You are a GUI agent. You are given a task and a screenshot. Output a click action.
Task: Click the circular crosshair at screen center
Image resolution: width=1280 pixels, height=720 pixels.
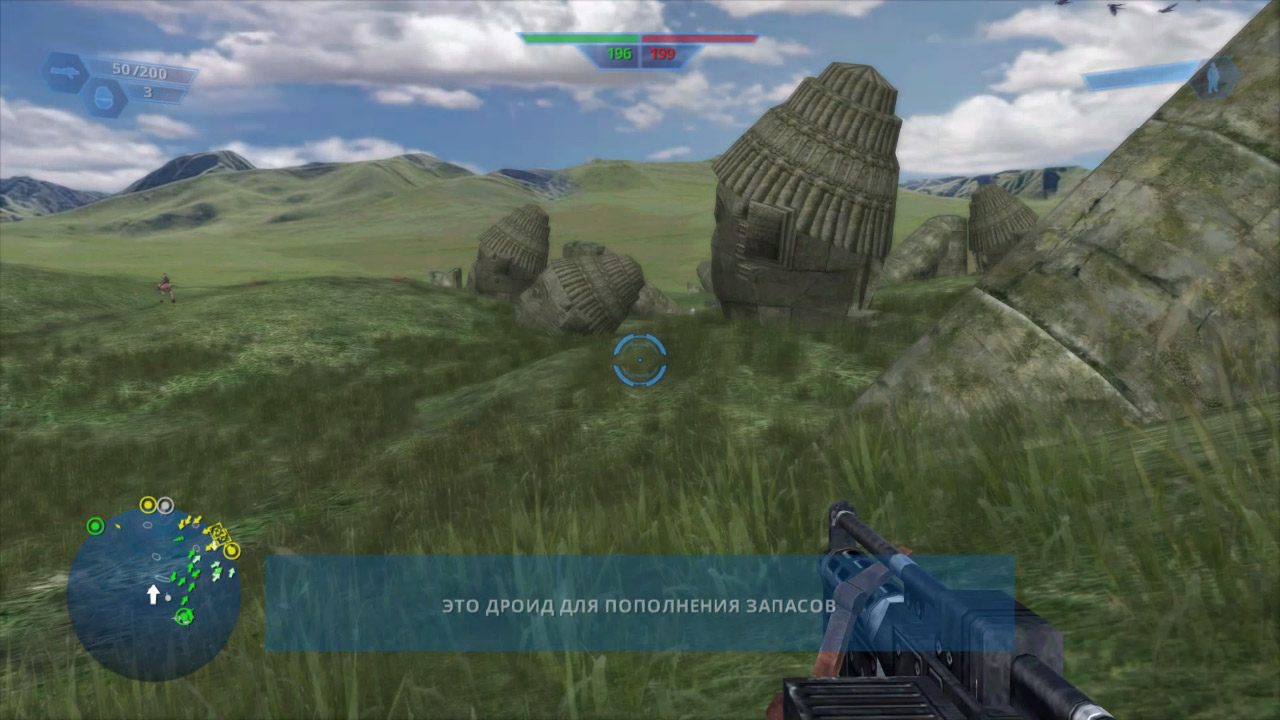pos(640,360)
